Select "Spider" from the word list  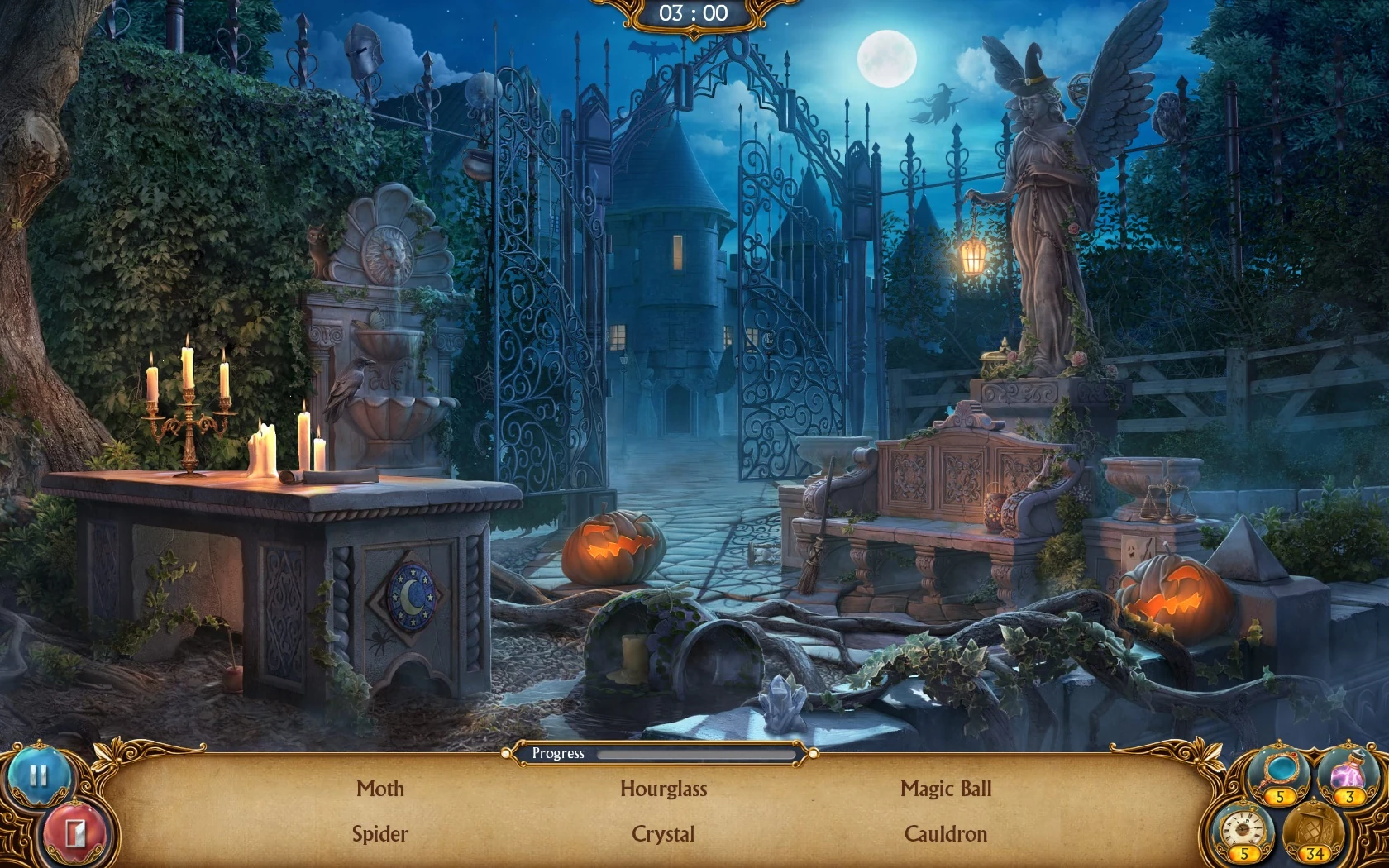[379, 834]
